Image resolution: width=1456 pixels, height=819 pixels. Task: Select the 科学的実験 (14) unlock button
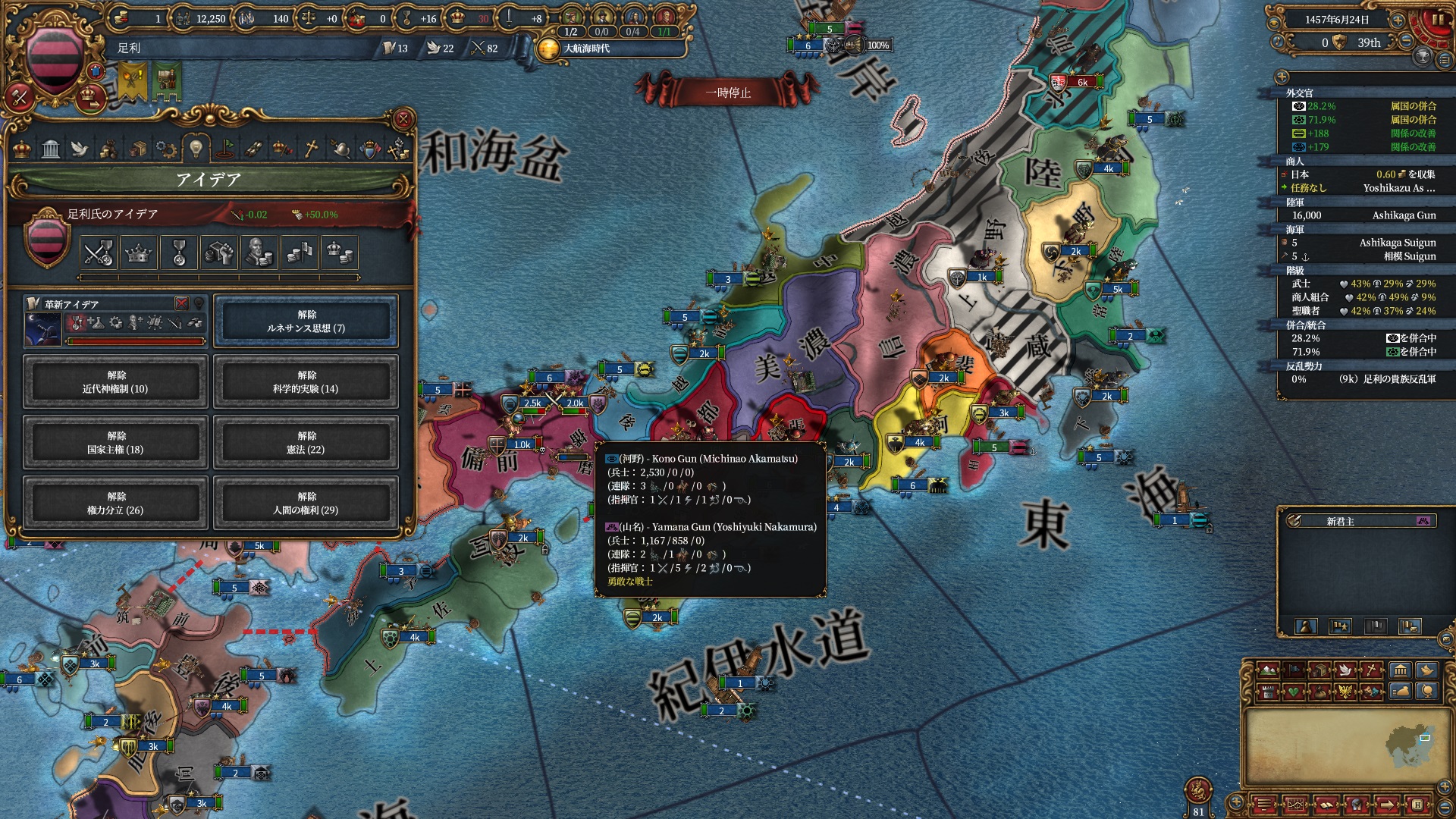click(306, 382)
